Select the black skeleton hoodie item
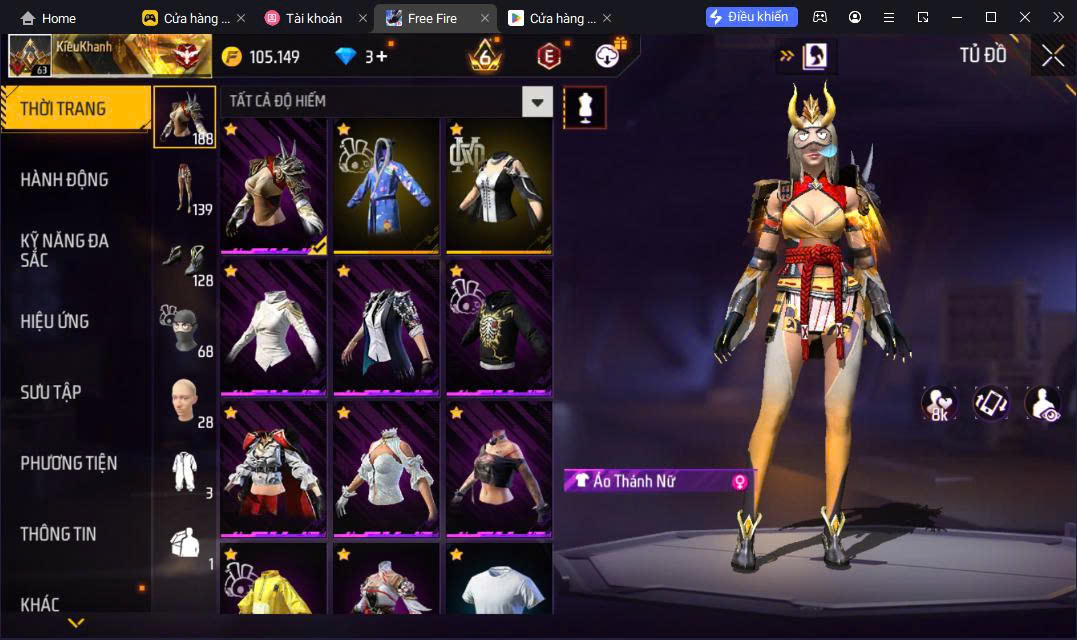Viewport: 1077px width, 640px height. pos(499,327)
